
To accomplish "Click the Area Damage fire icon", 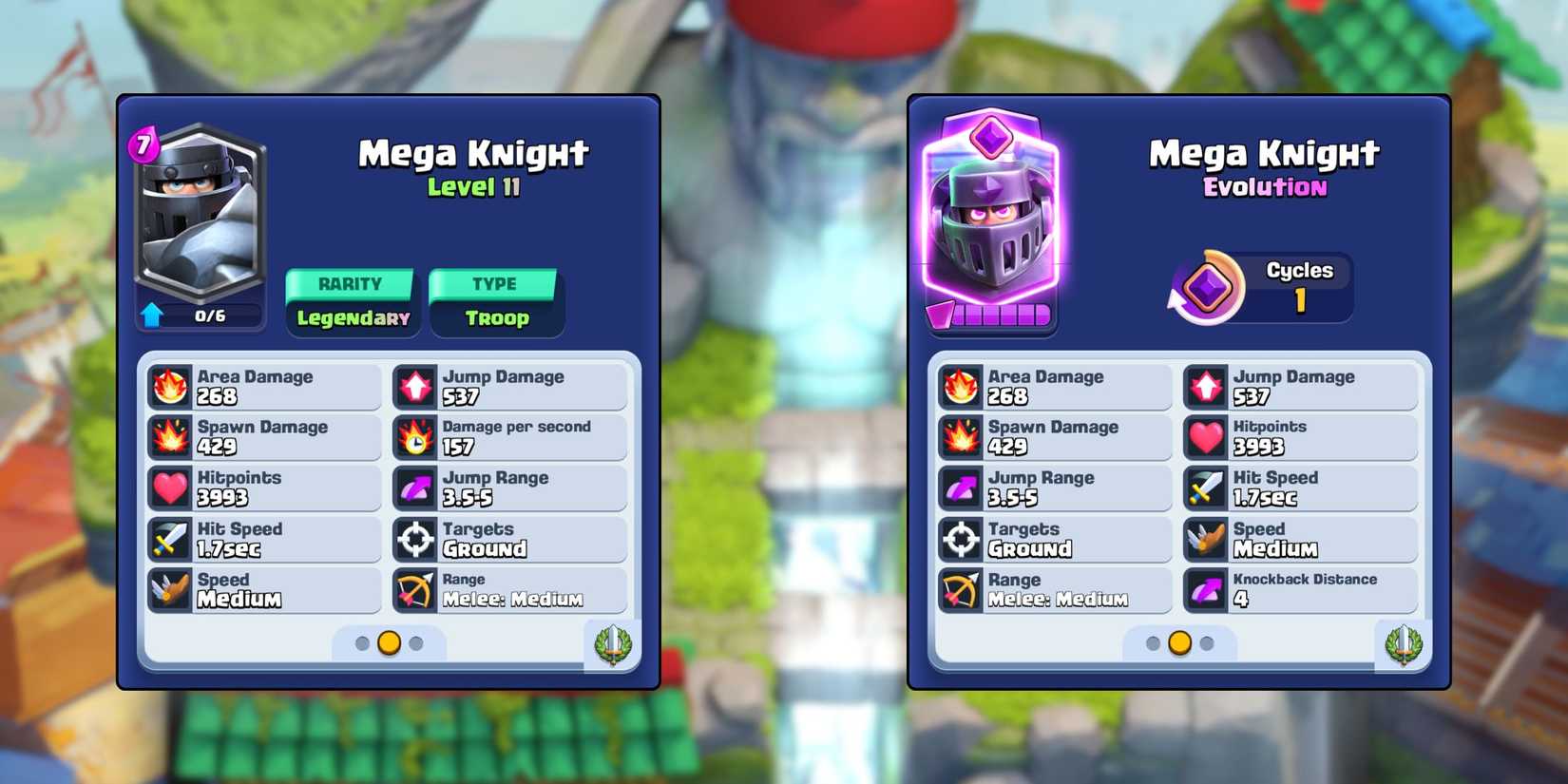I will [171, 385].
